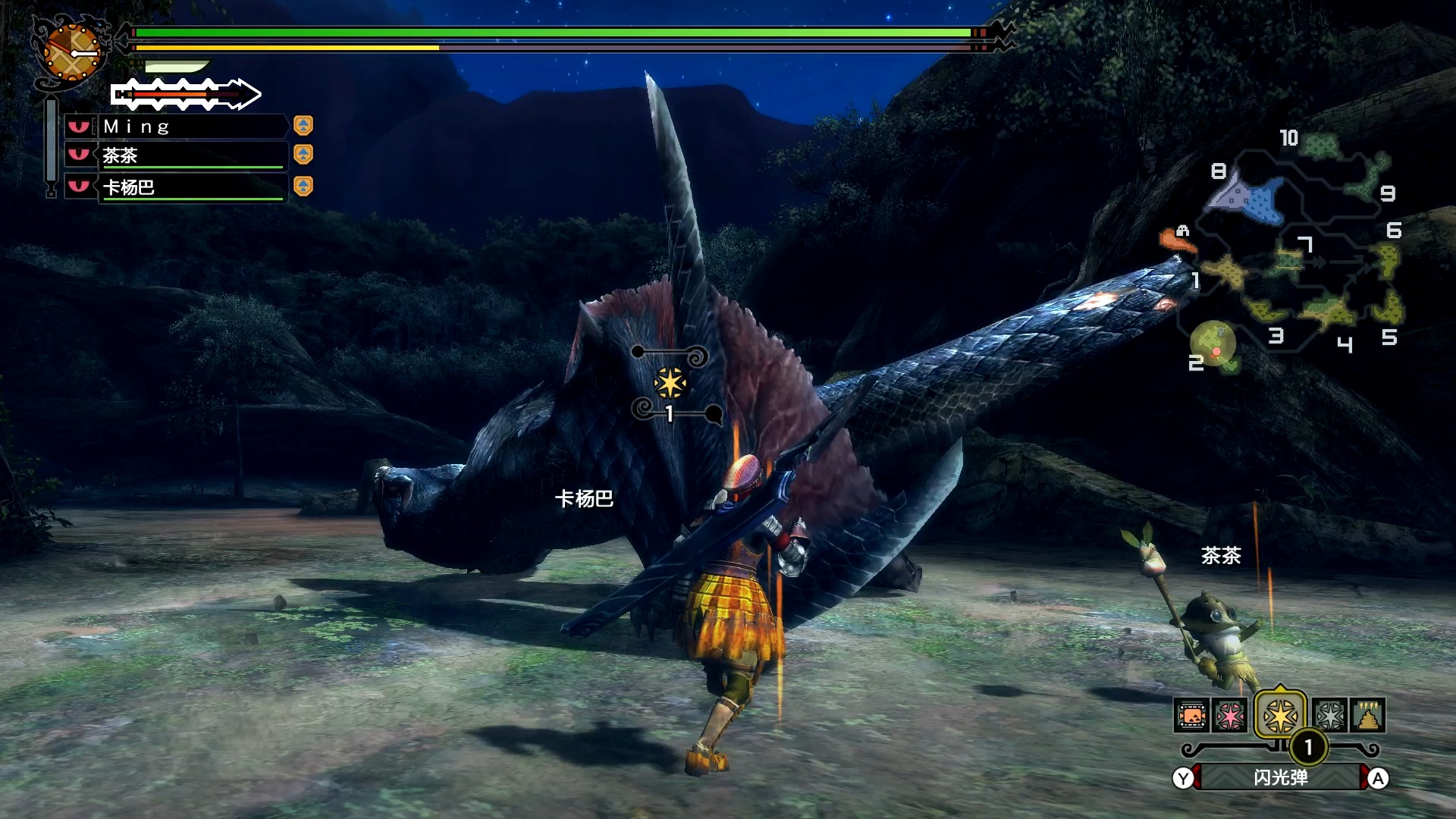Click the orange base camp on minimap
The width and height of the screenshot is (1456, 819).
pos(1175,241)
